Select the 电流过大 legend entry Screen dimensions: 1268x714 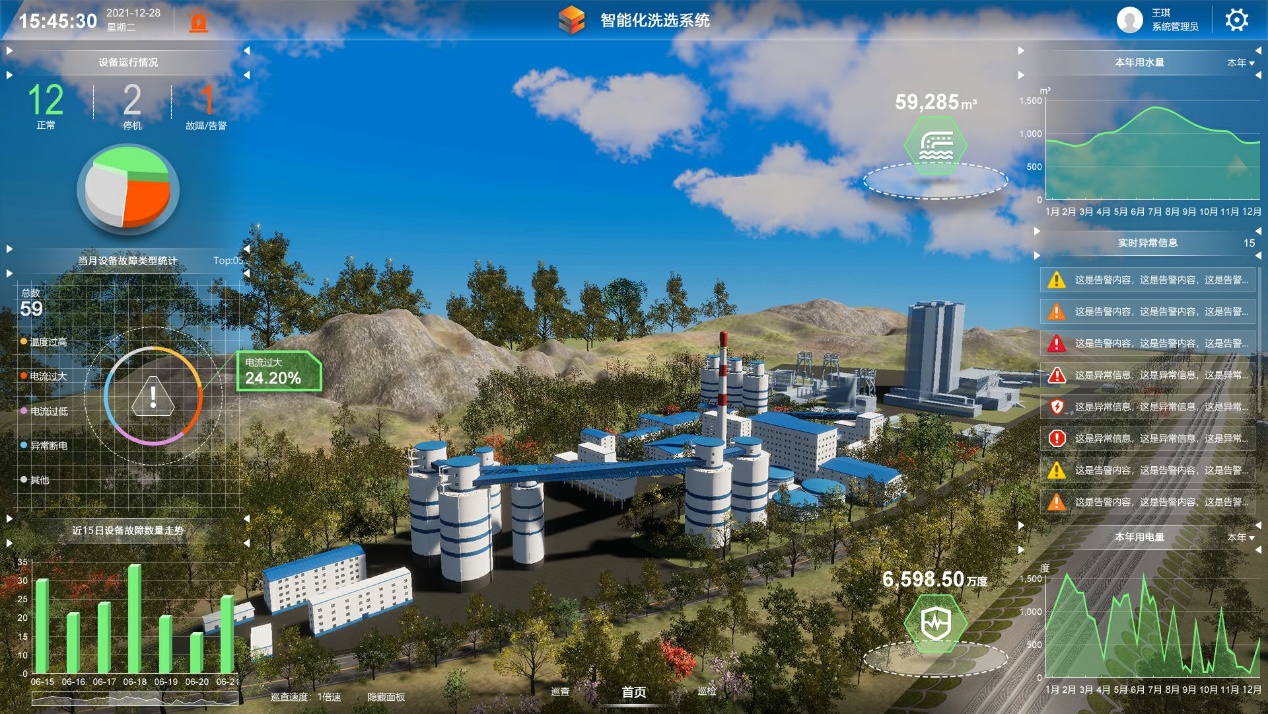click(x=48, y=376)
